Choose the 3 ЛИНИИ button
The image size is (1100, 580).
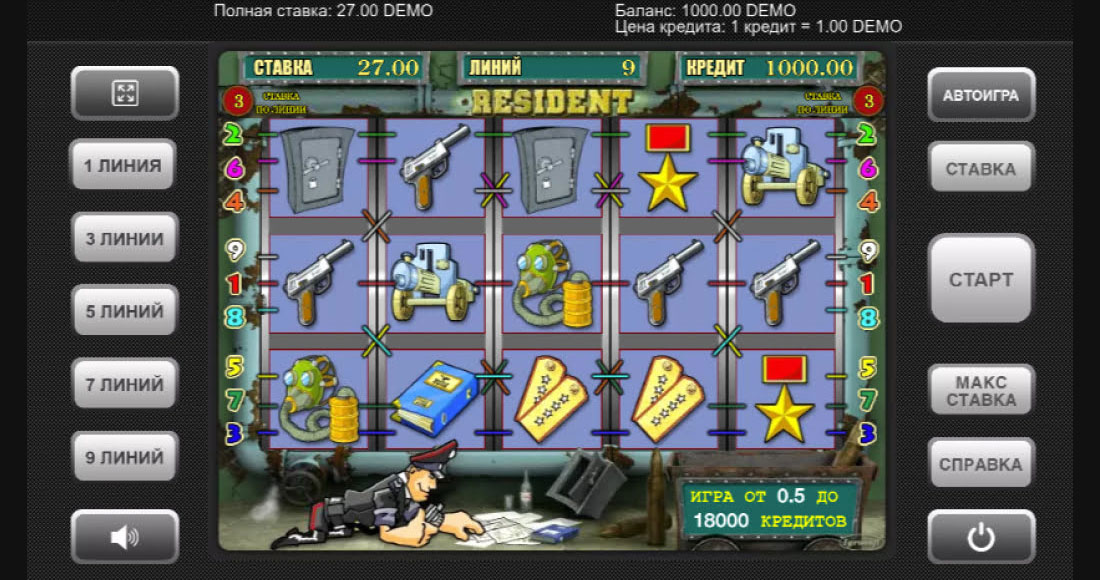pyautogui.click(x=124, y=239)
